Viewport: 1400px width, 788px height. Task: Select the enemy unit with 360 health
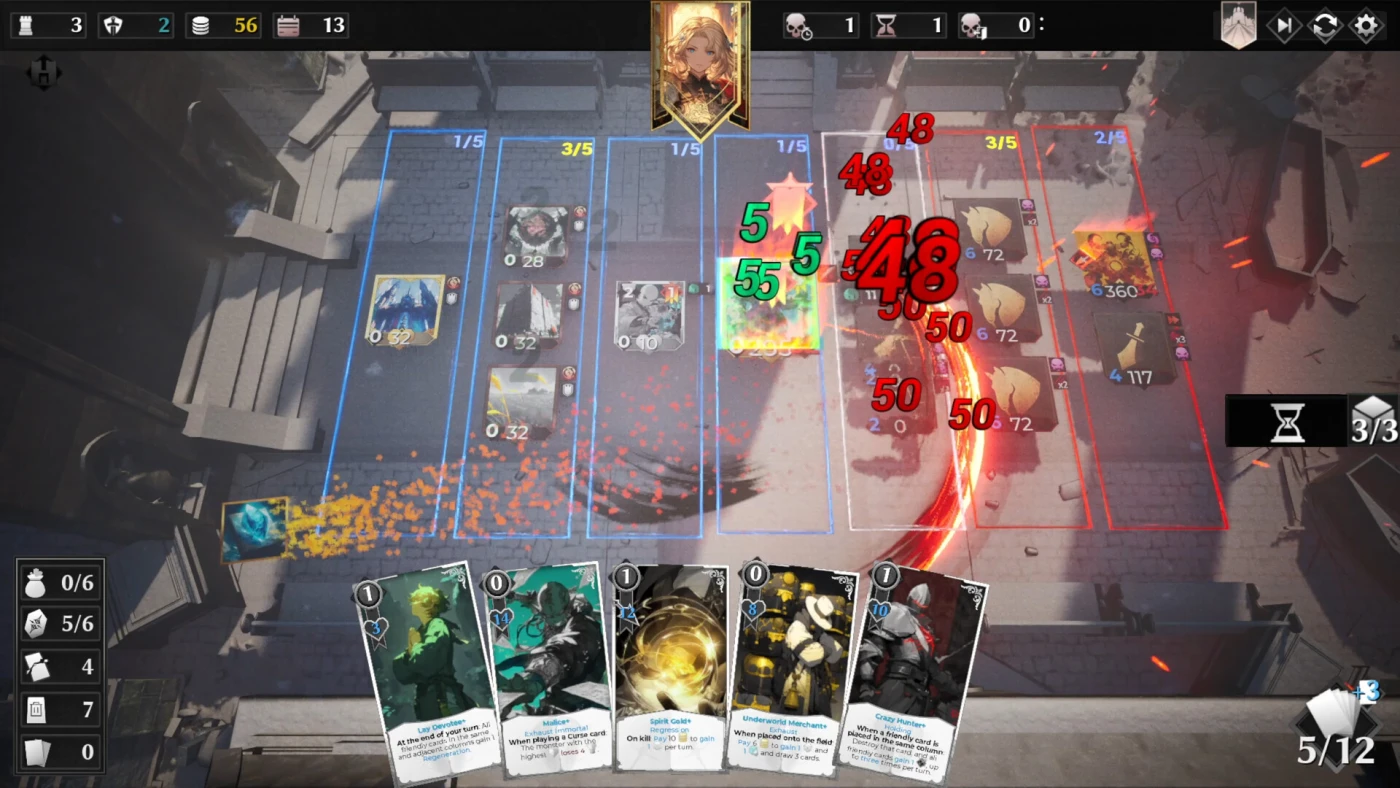pos(1115,264)
